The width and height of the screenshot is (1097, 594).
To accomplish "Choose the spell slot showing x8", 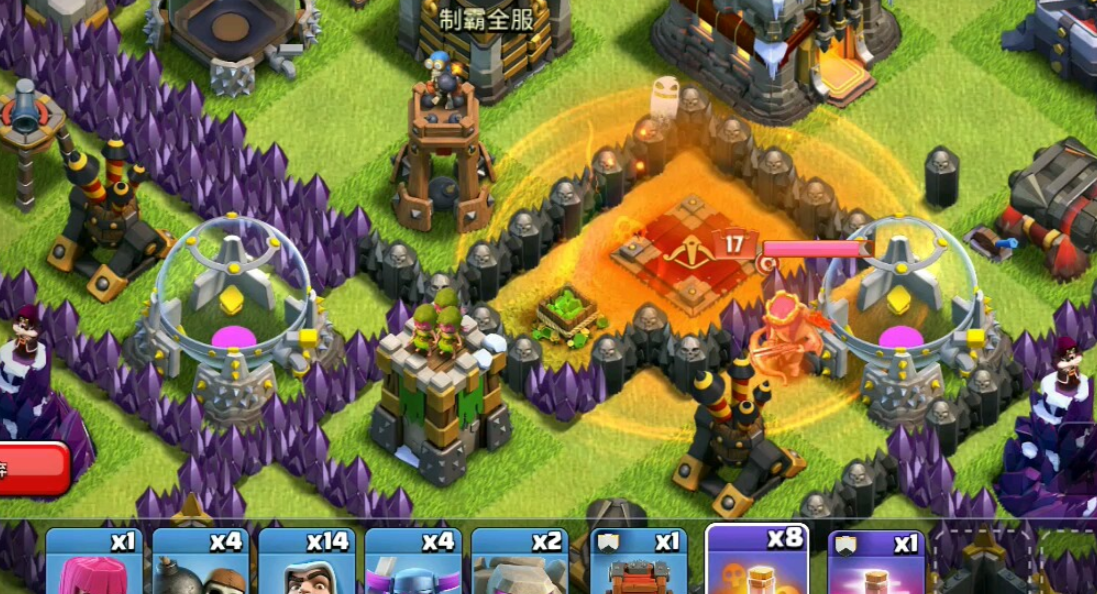I will point(757,560).
